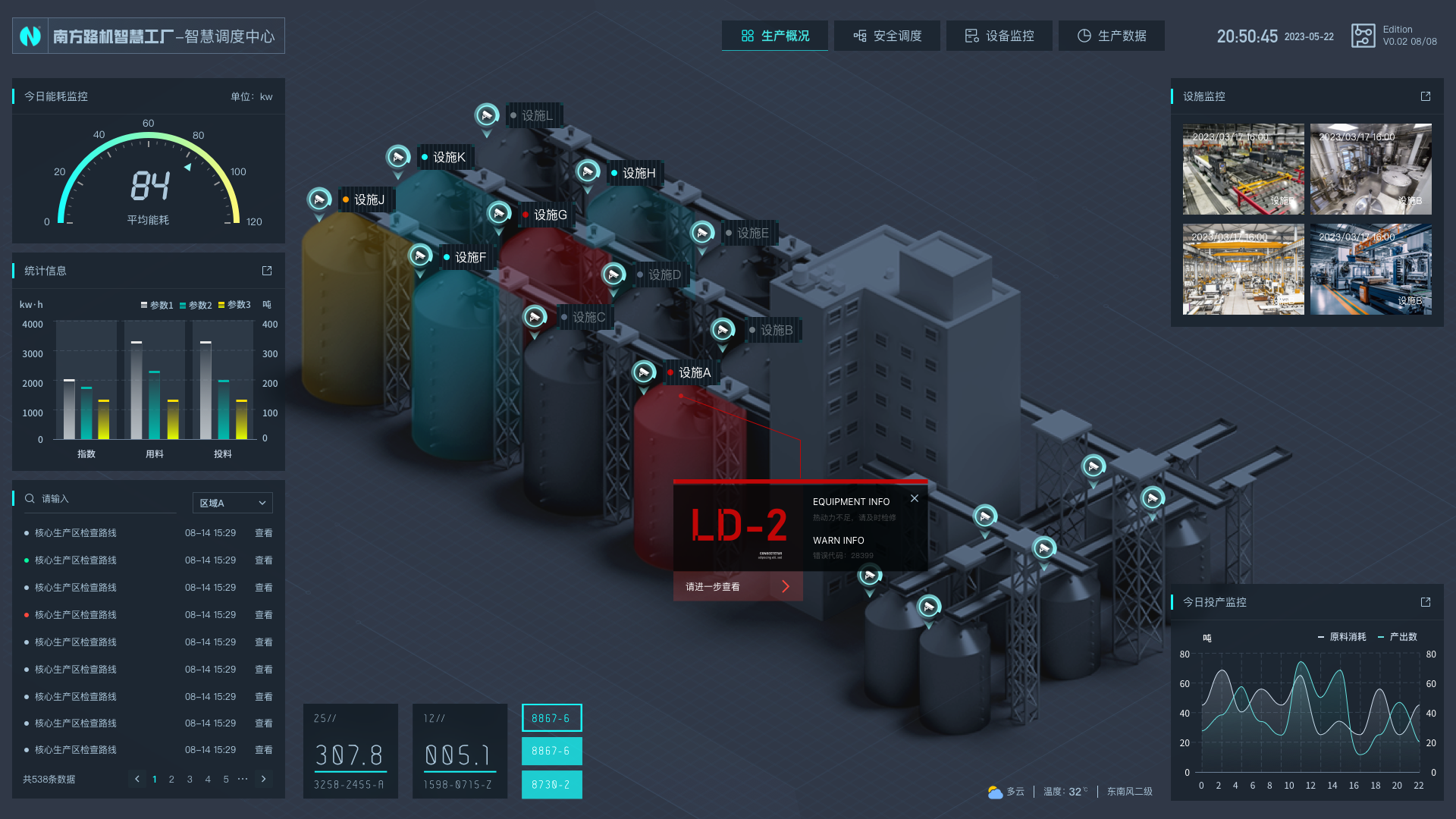The height and width of the screenshot is (819, 1456).
Task: Expand the 统计信息 panel
Action: (x=267, y=271)
